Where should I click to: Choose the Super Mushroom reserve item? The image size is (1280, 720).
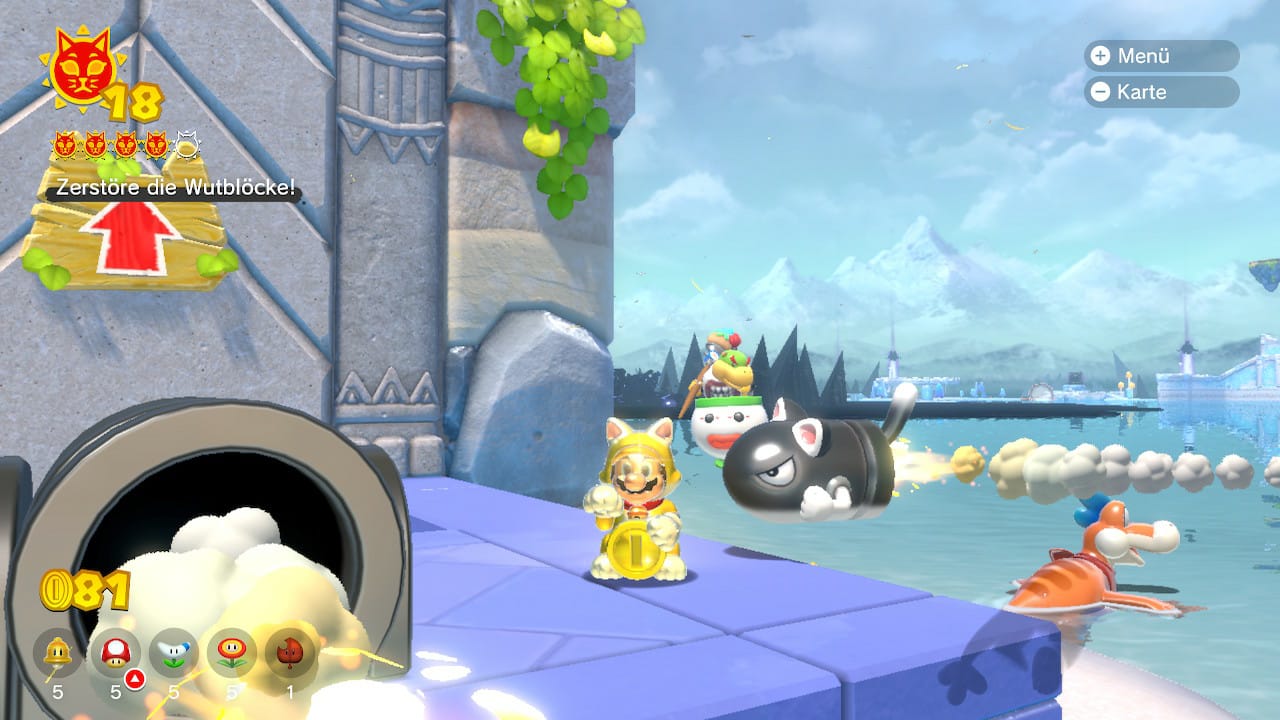tap(116, 654)
